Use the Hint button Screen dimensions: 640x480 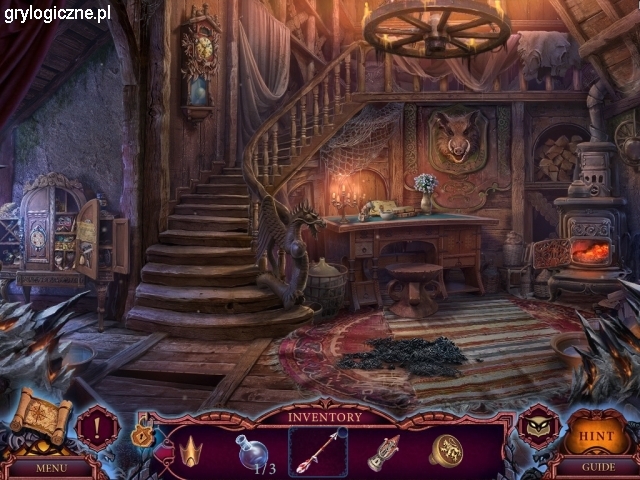[x=596, y=434]
